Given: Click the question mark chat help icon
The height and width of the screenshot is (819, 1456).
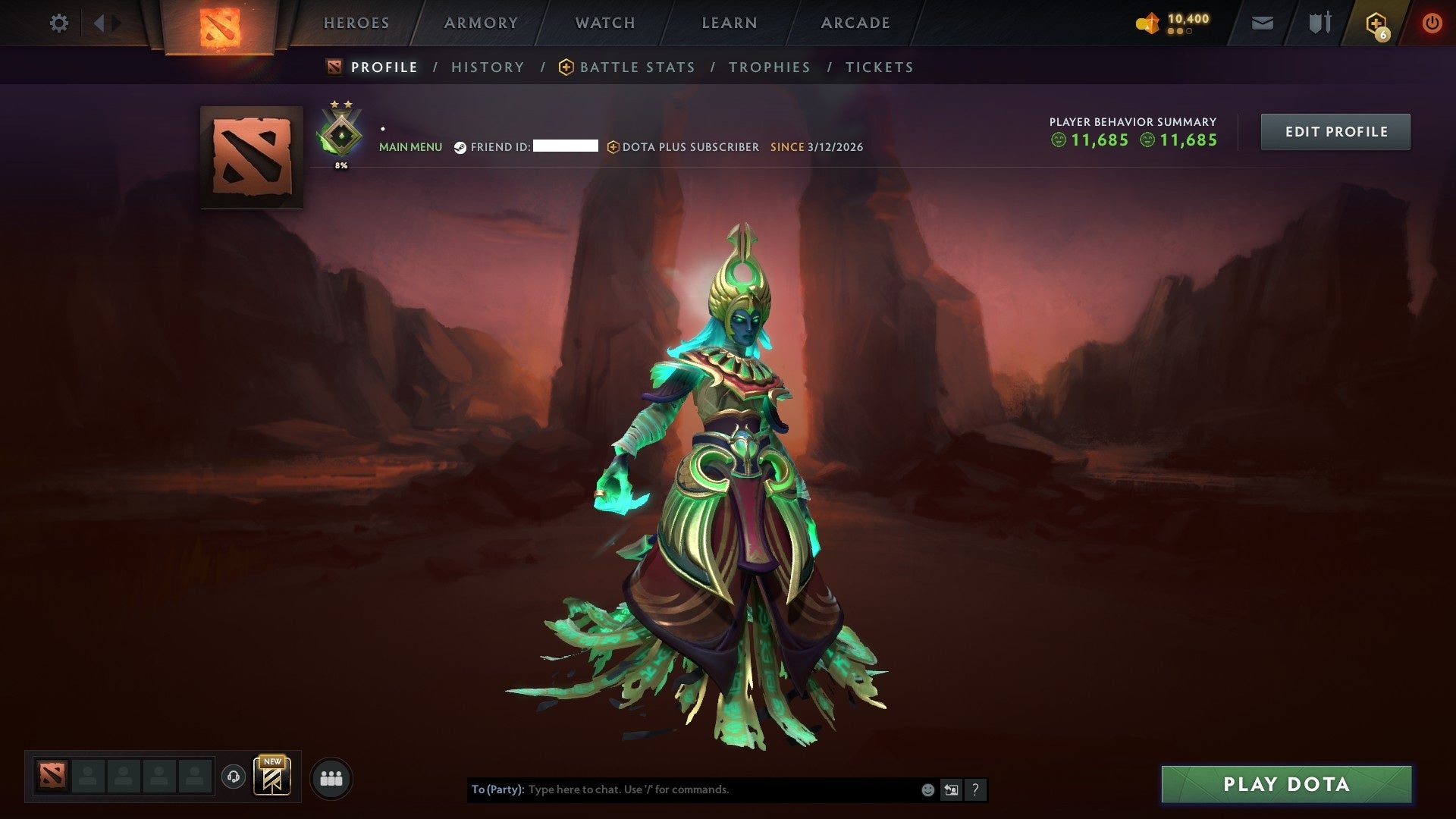Looking at the screenshot, I should (x=975, y=789).
